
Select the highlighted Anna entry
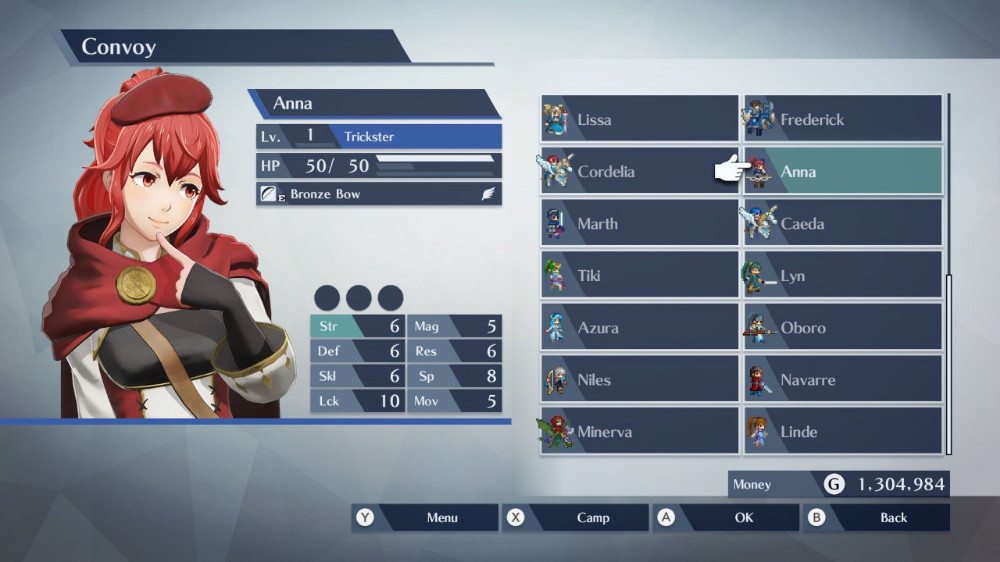pos(842,171)
